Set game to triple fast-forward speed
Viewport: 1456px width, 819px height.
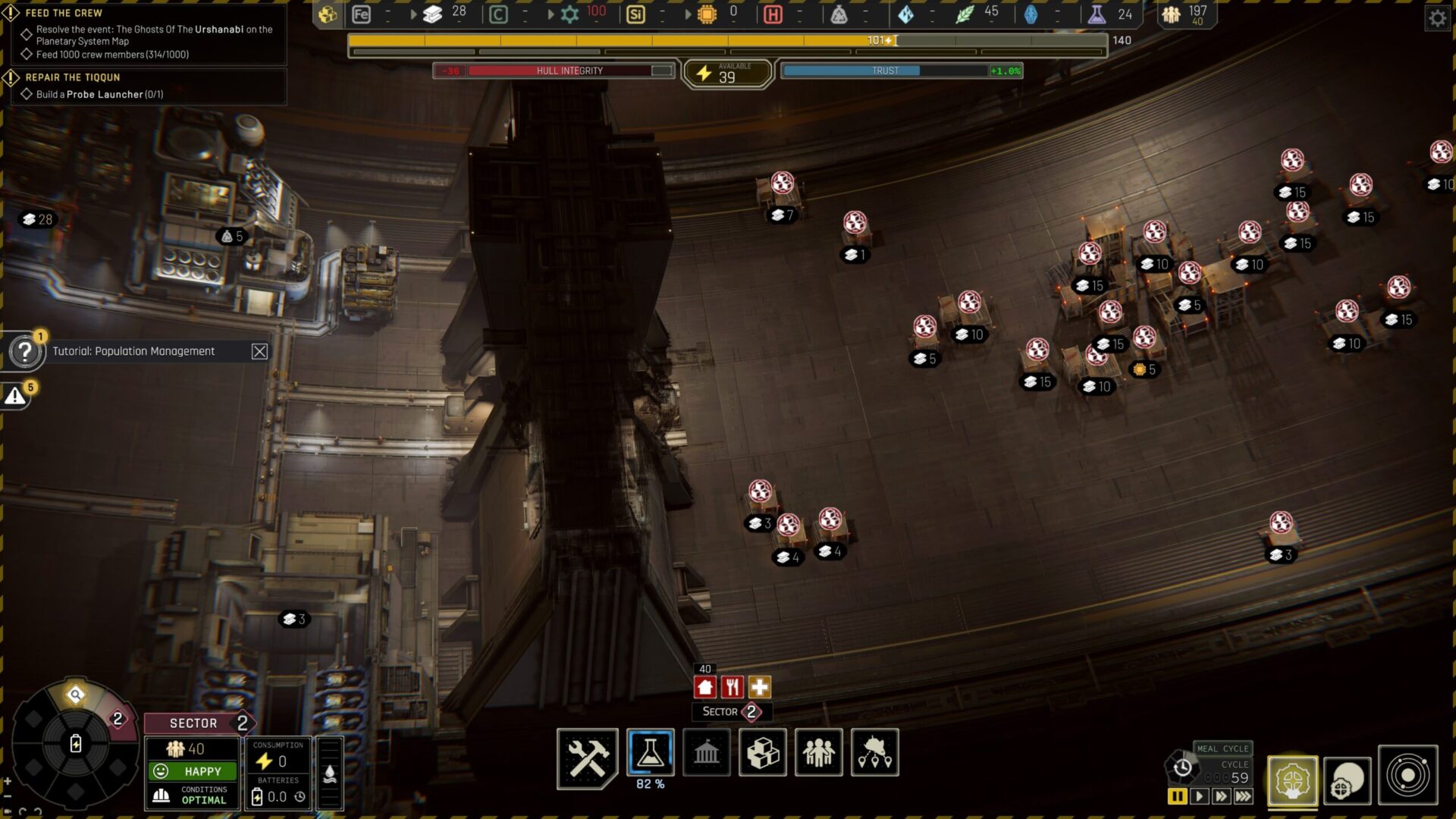[x=1243, y=796]
